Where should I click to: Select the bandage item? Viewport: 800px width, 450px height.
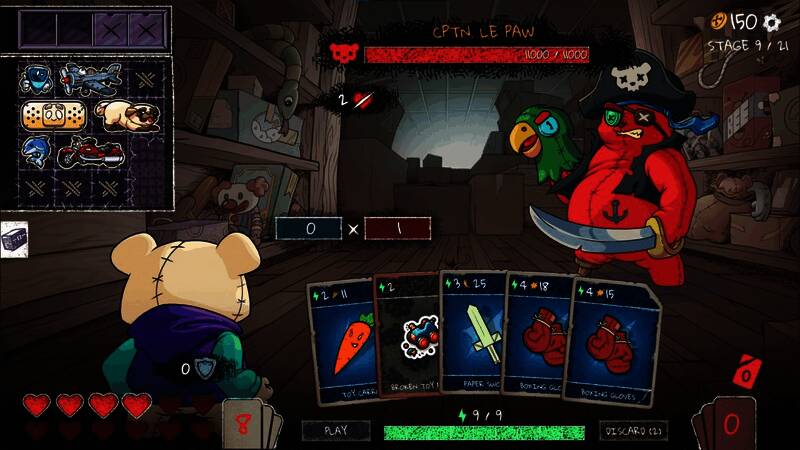pos(48,116)
